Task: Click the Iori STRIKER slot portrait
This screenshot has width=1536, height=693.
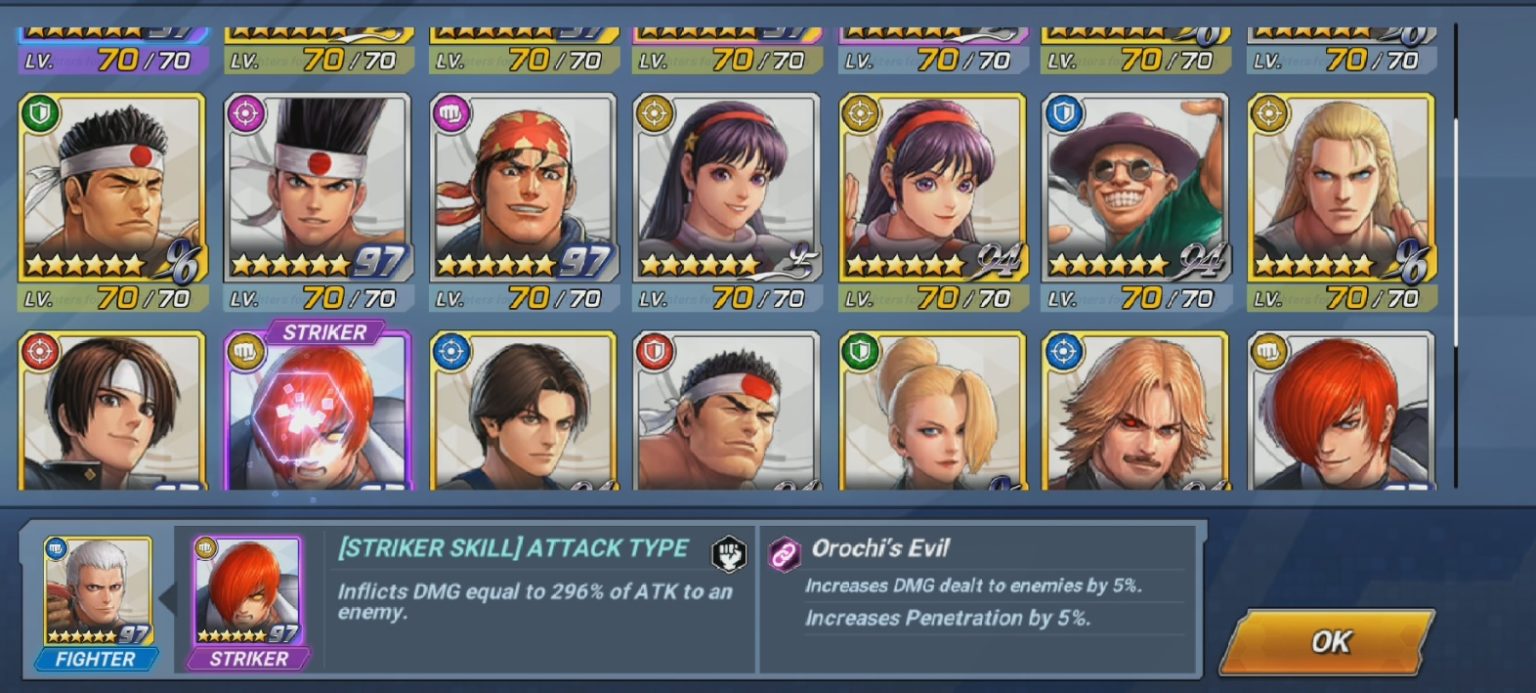Action: click(x=247, y=592)
